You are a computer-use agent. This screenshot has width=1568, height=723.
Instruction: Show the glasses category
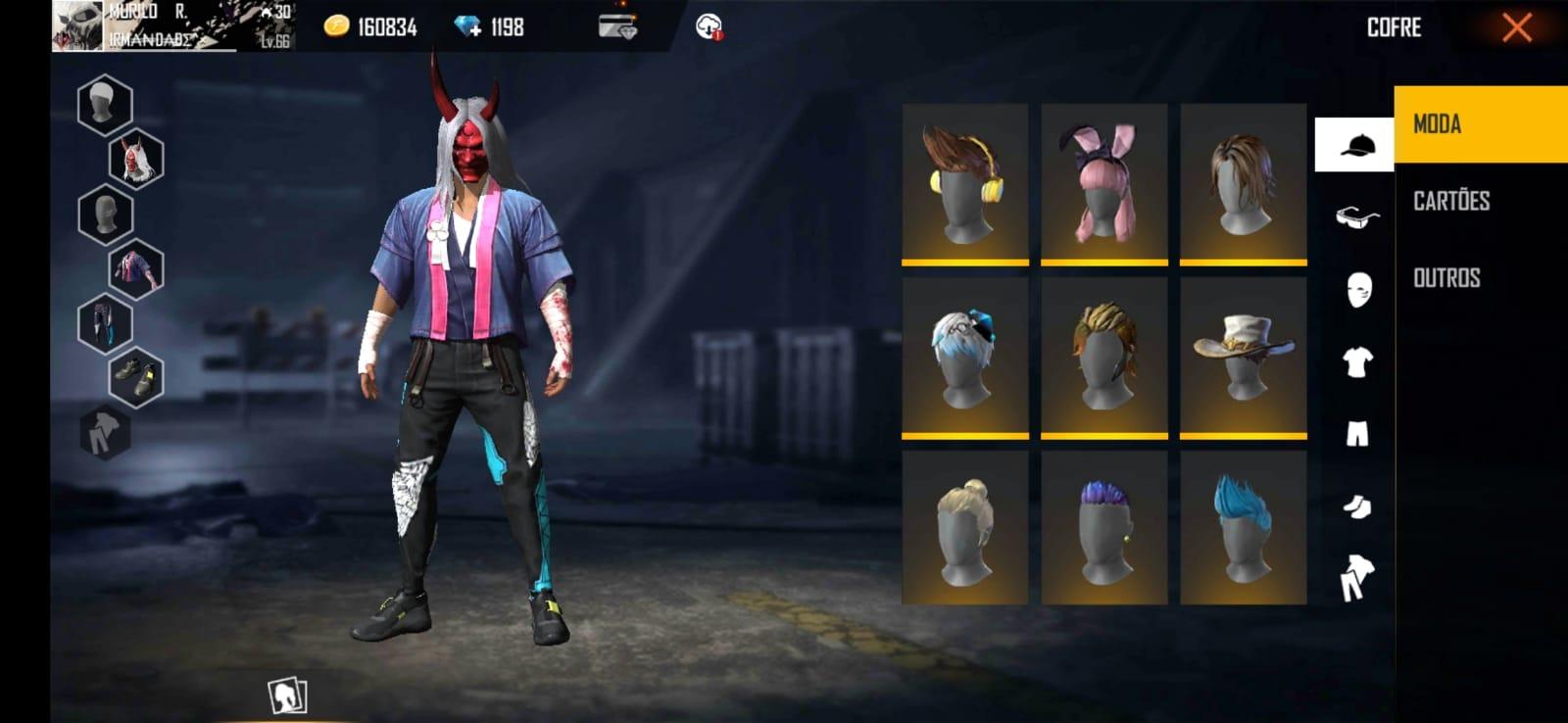point(1356,217)
